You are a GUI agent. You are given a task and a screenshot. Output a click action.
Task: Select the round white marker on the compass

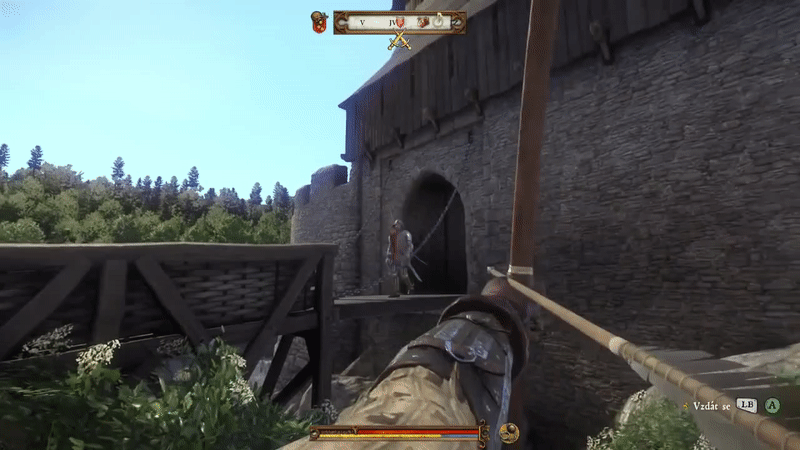438,21
